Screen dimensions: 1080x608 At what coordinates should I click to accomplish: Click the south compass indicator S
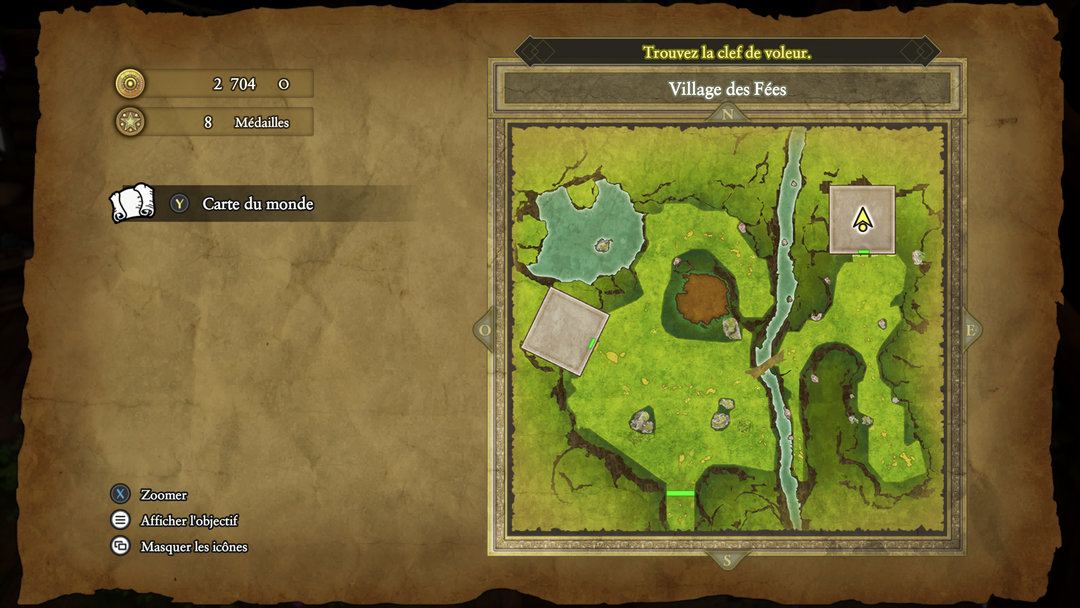pos(727,560)
